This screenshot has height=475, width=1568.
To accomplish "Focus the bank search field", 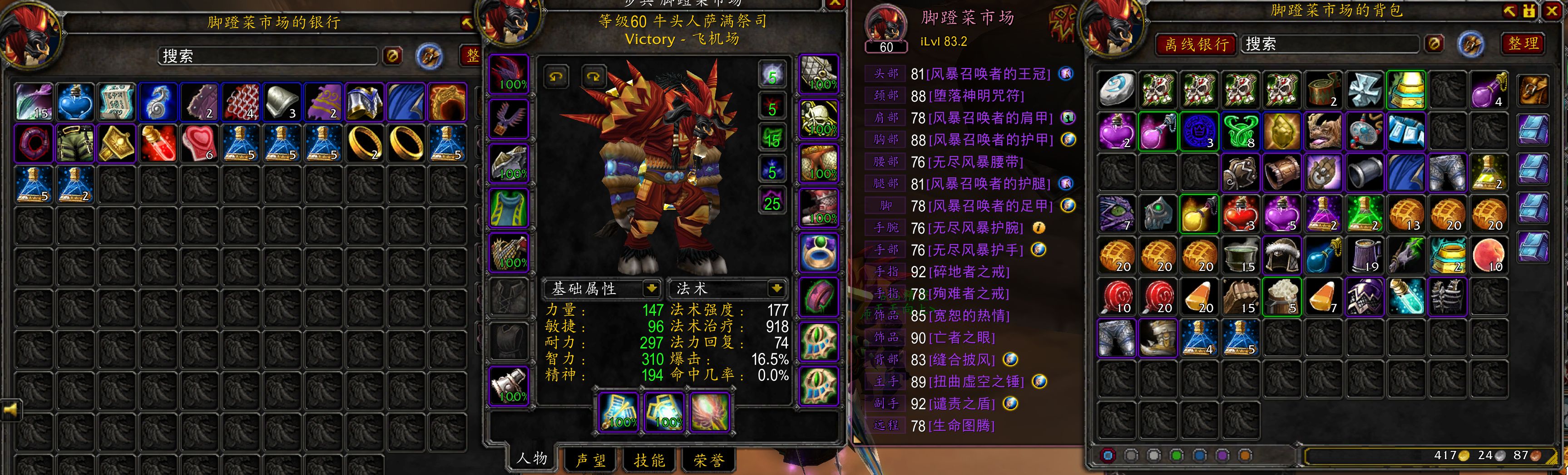I will 268,56.
